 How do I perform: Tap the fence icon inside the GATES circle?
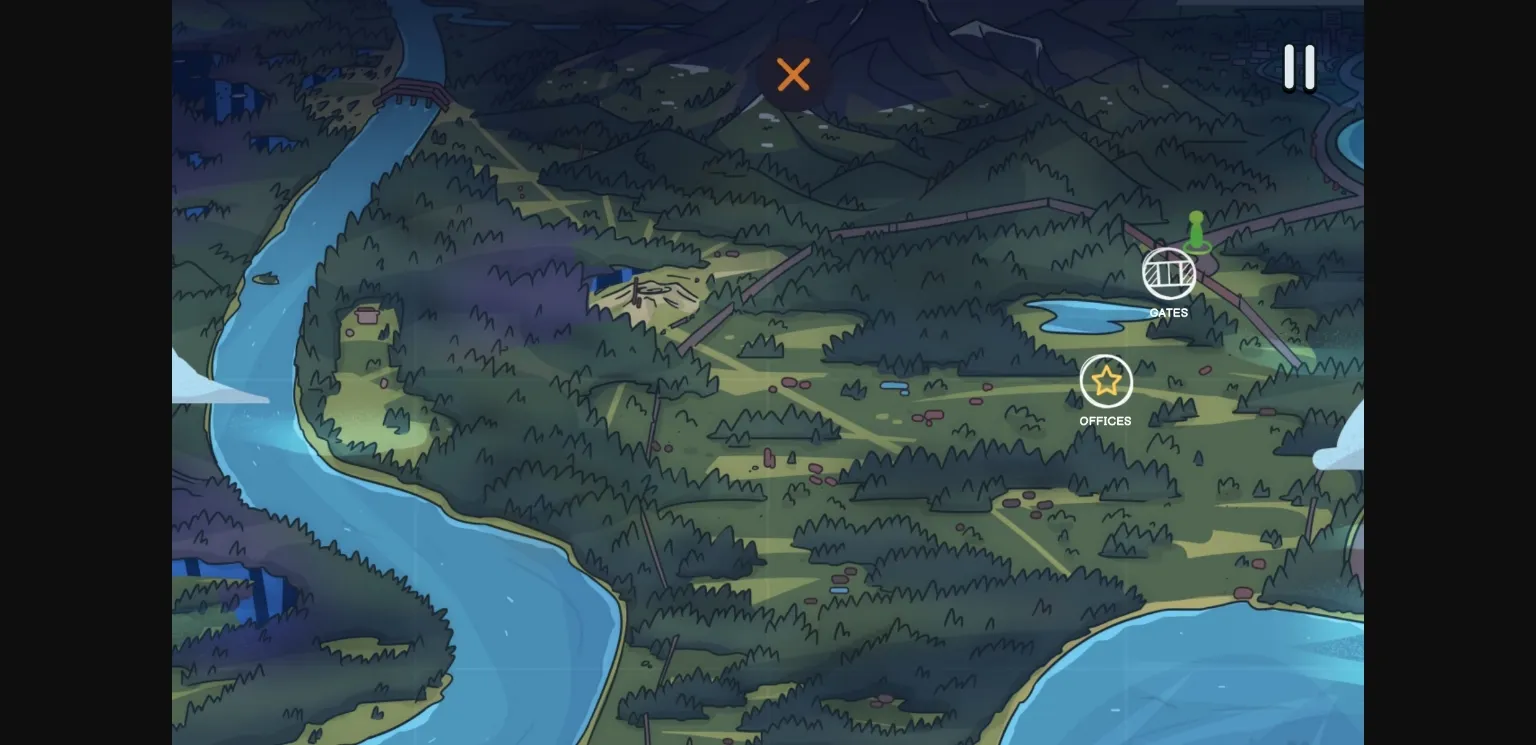click(1168, 273)
